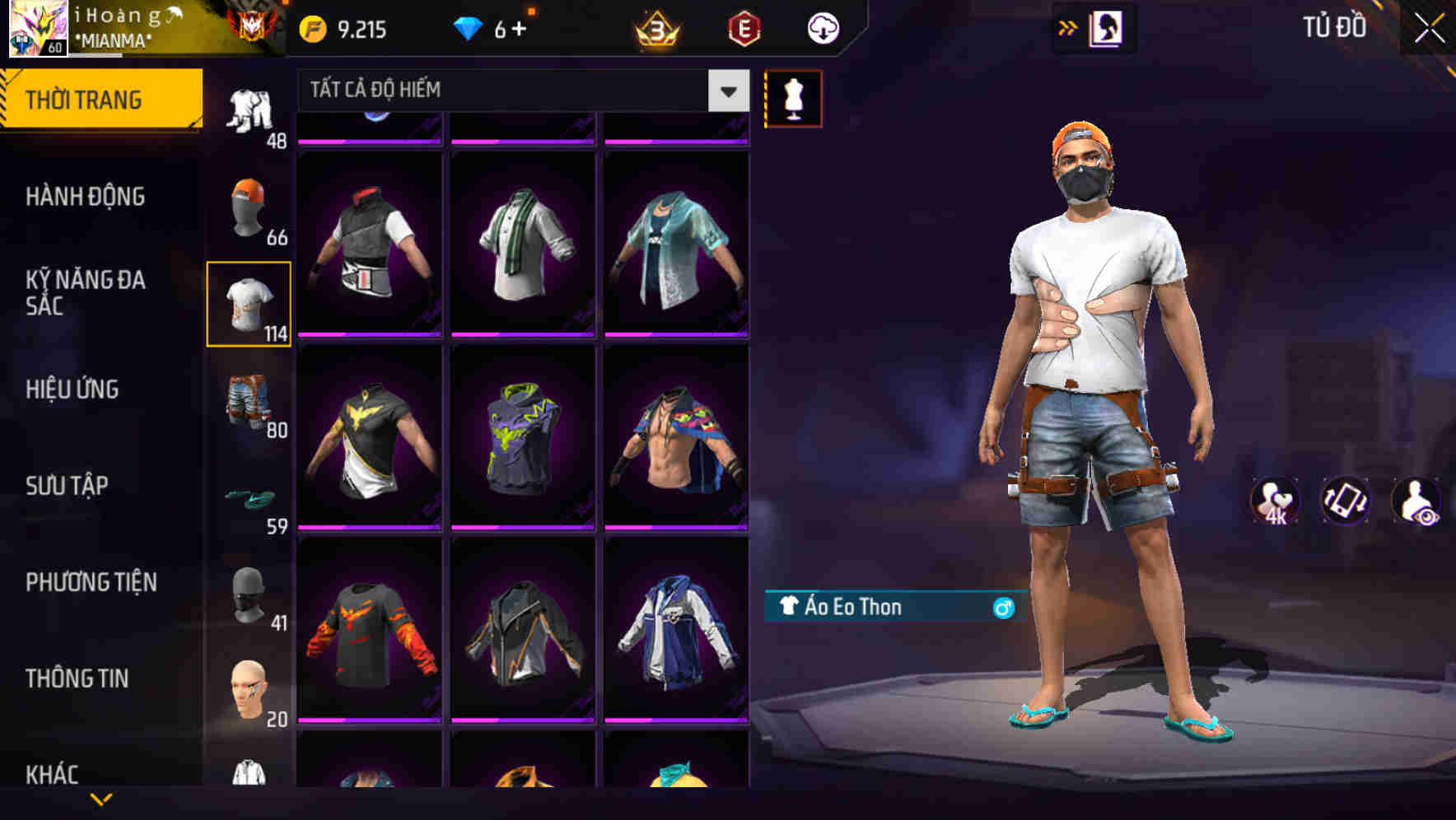Open the face mask category with 41 items
The width and height of the screenshot is (1456, 820).
(x=249, y=597)
